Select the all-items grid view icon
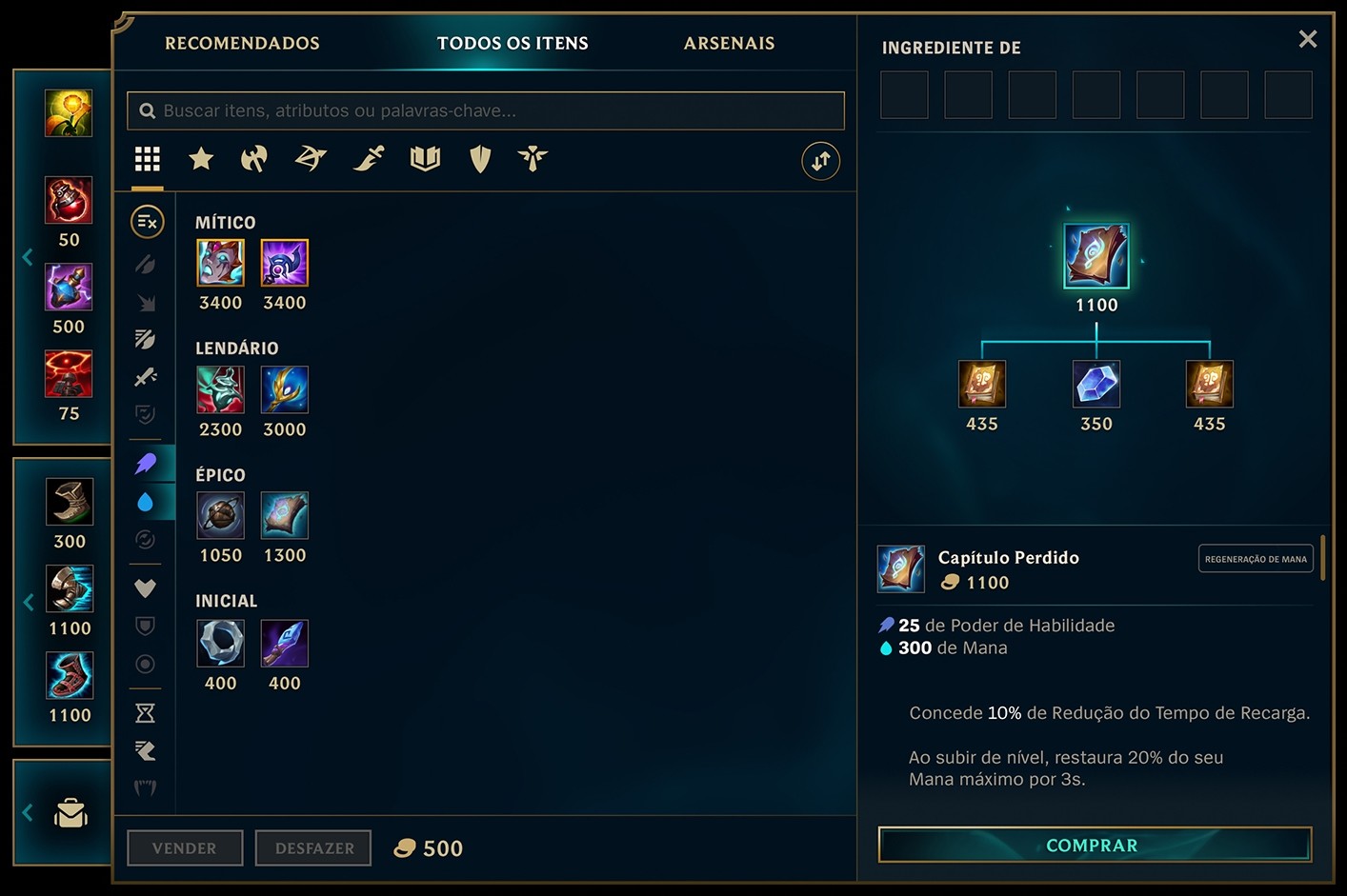Screen dimensions: 1347x896 click(147, 159)
